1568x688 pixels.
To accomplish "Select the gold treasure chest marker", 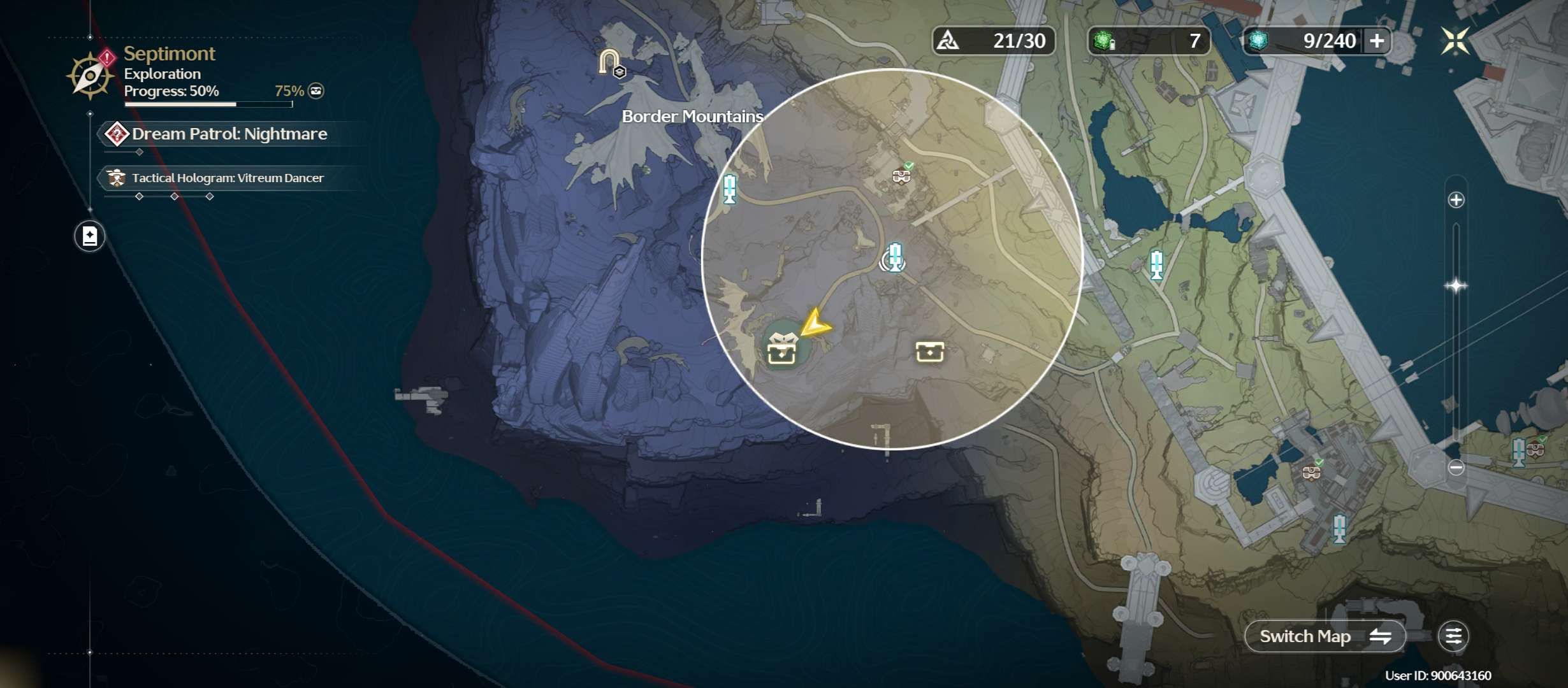I will point(929,351).
